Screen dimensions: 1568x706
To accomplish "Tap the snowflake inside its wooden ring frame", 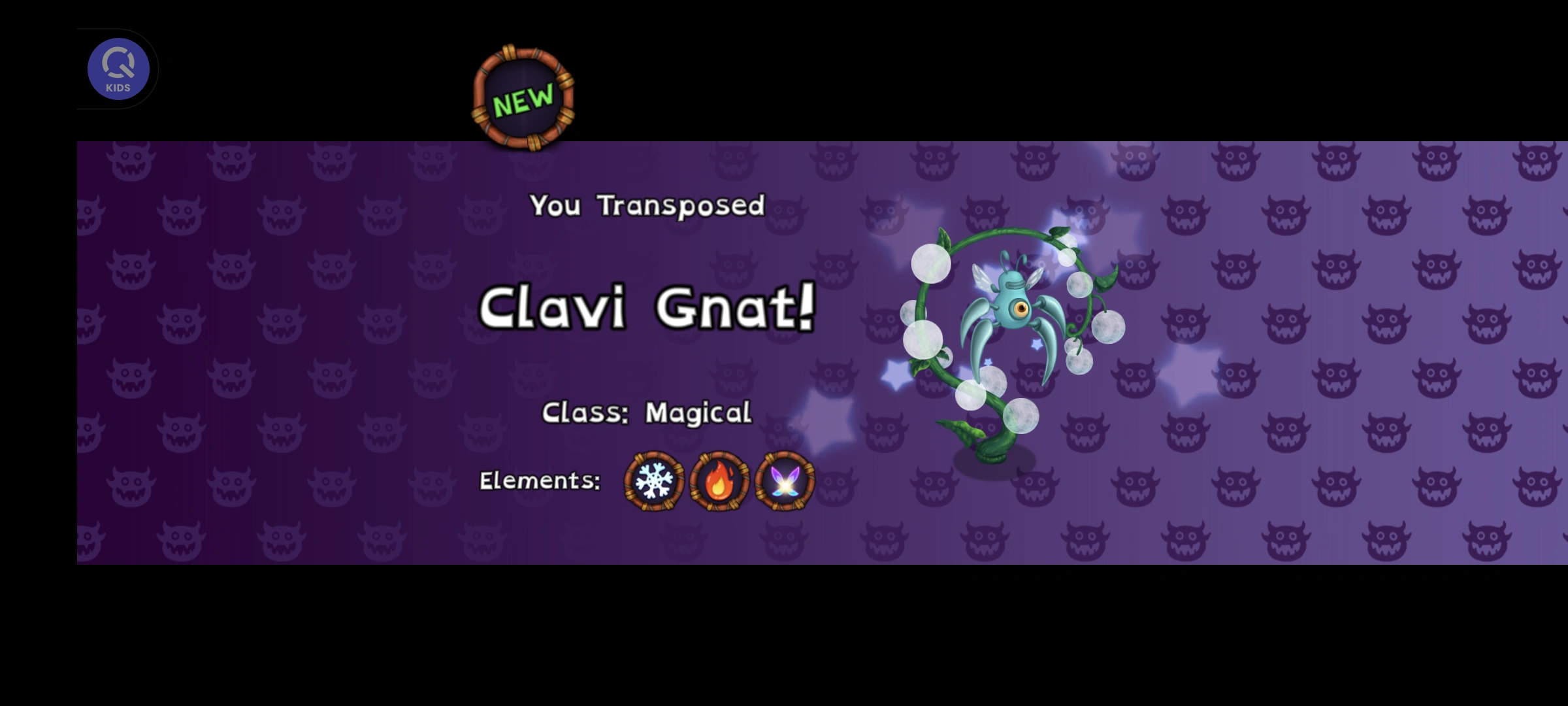I will (x=651, y=480).
